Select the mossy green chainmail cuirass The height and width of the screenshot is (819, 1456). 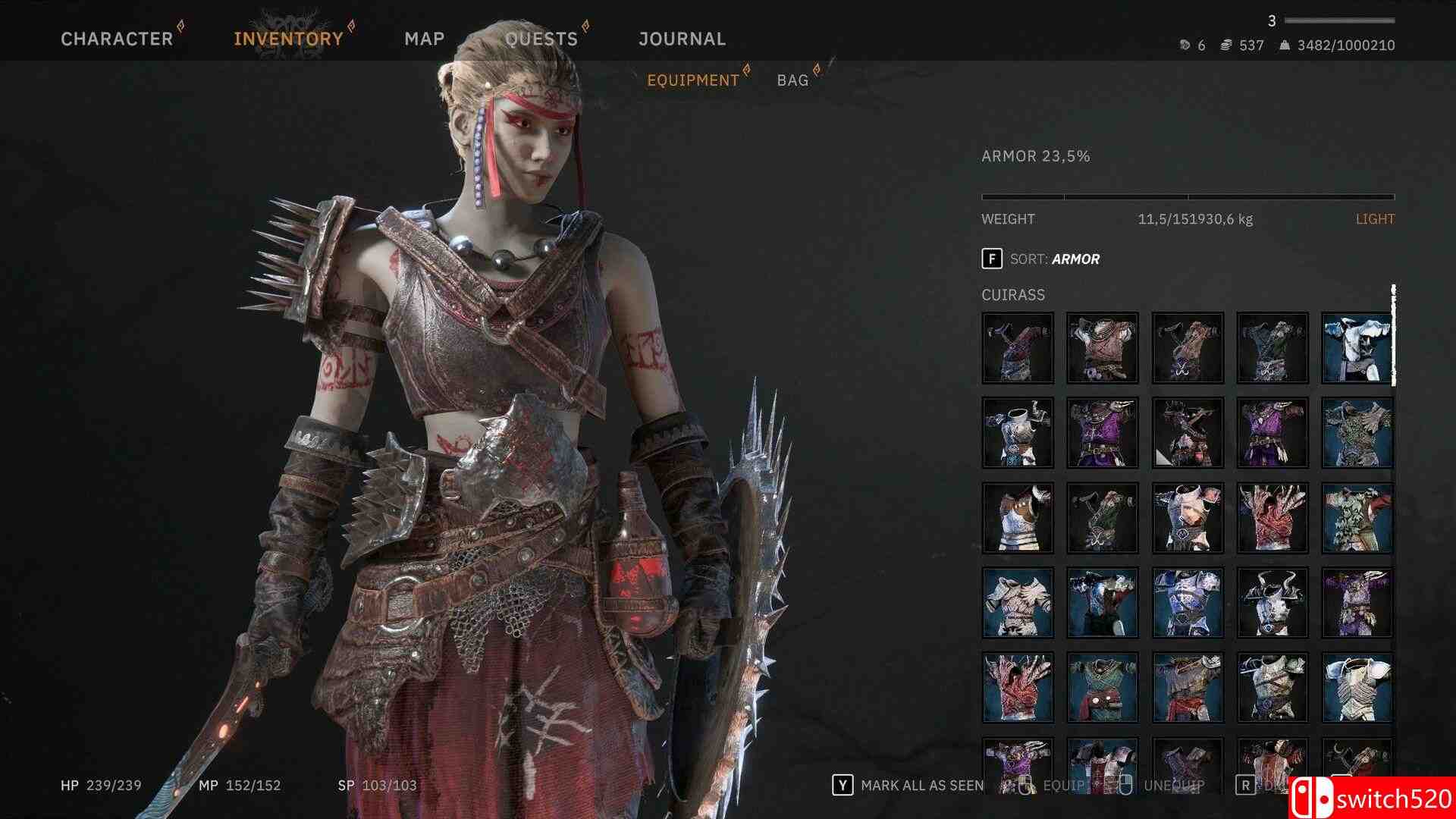pos(1357,432)
